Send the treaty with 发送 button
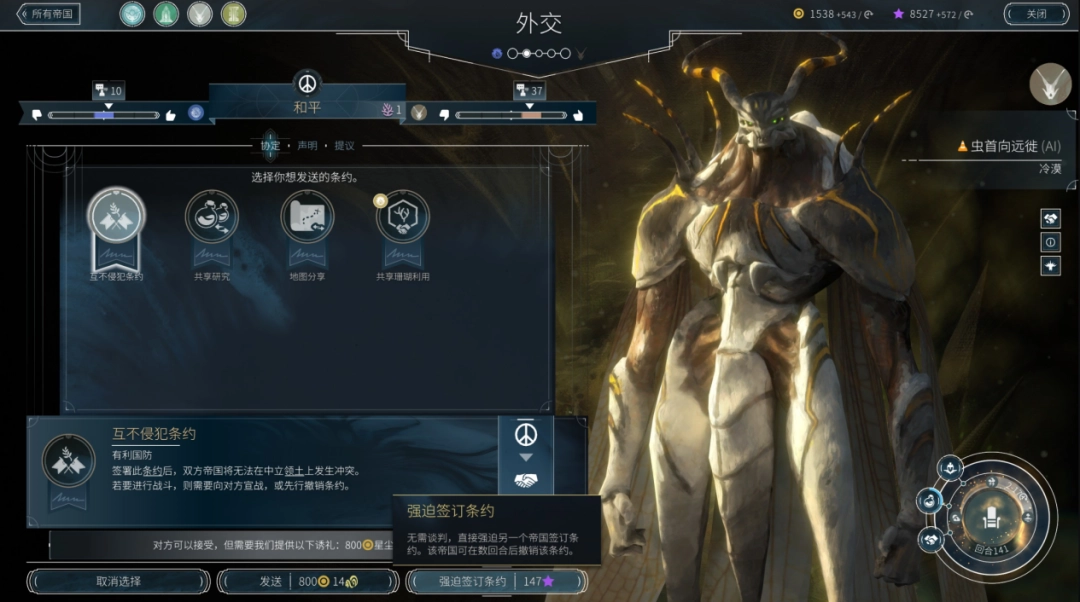1080x602 pixels. [307, 581]
